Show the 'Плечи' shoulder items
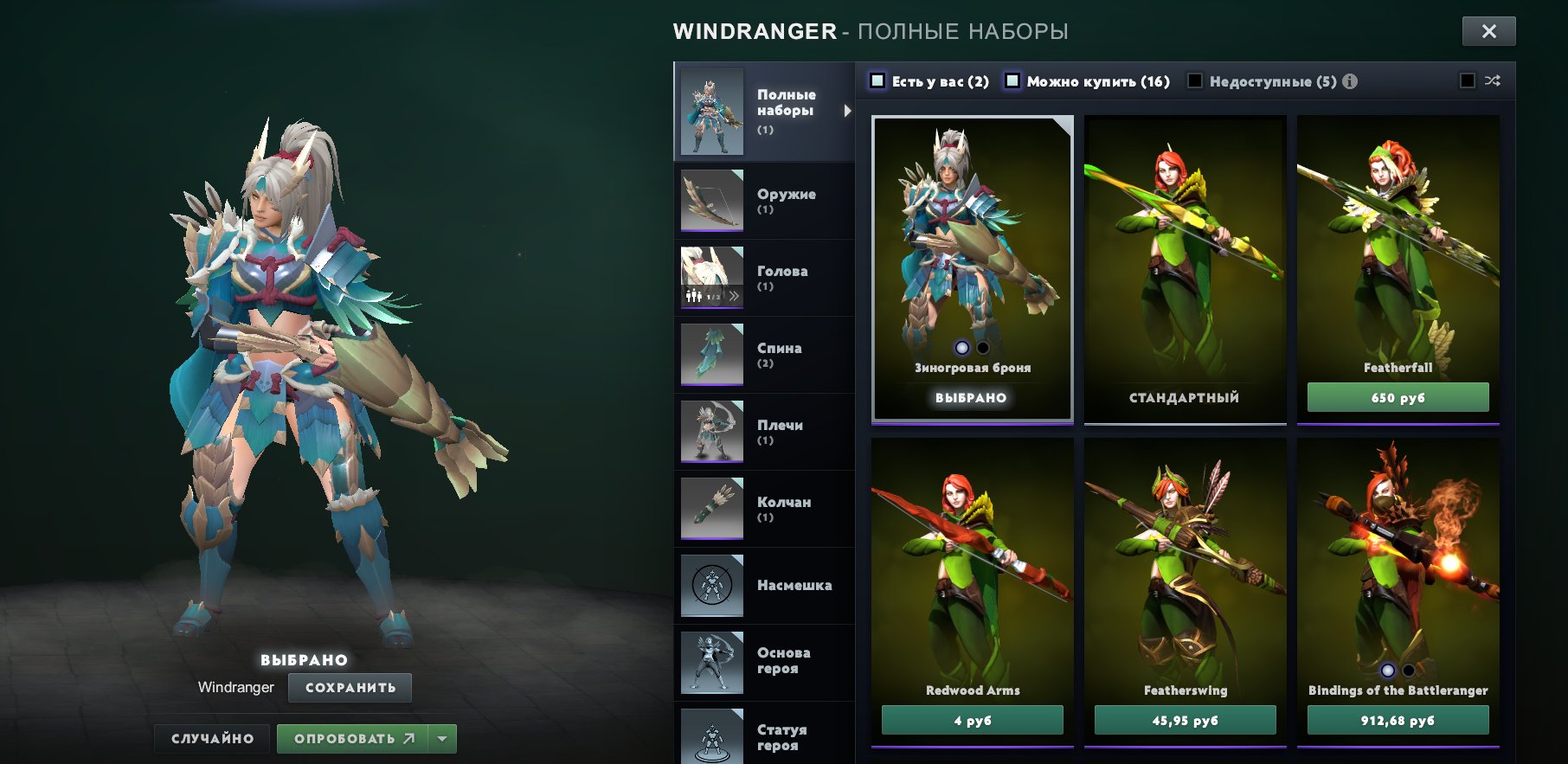This screenshot has height=764, width=1568. click(763, 432)
